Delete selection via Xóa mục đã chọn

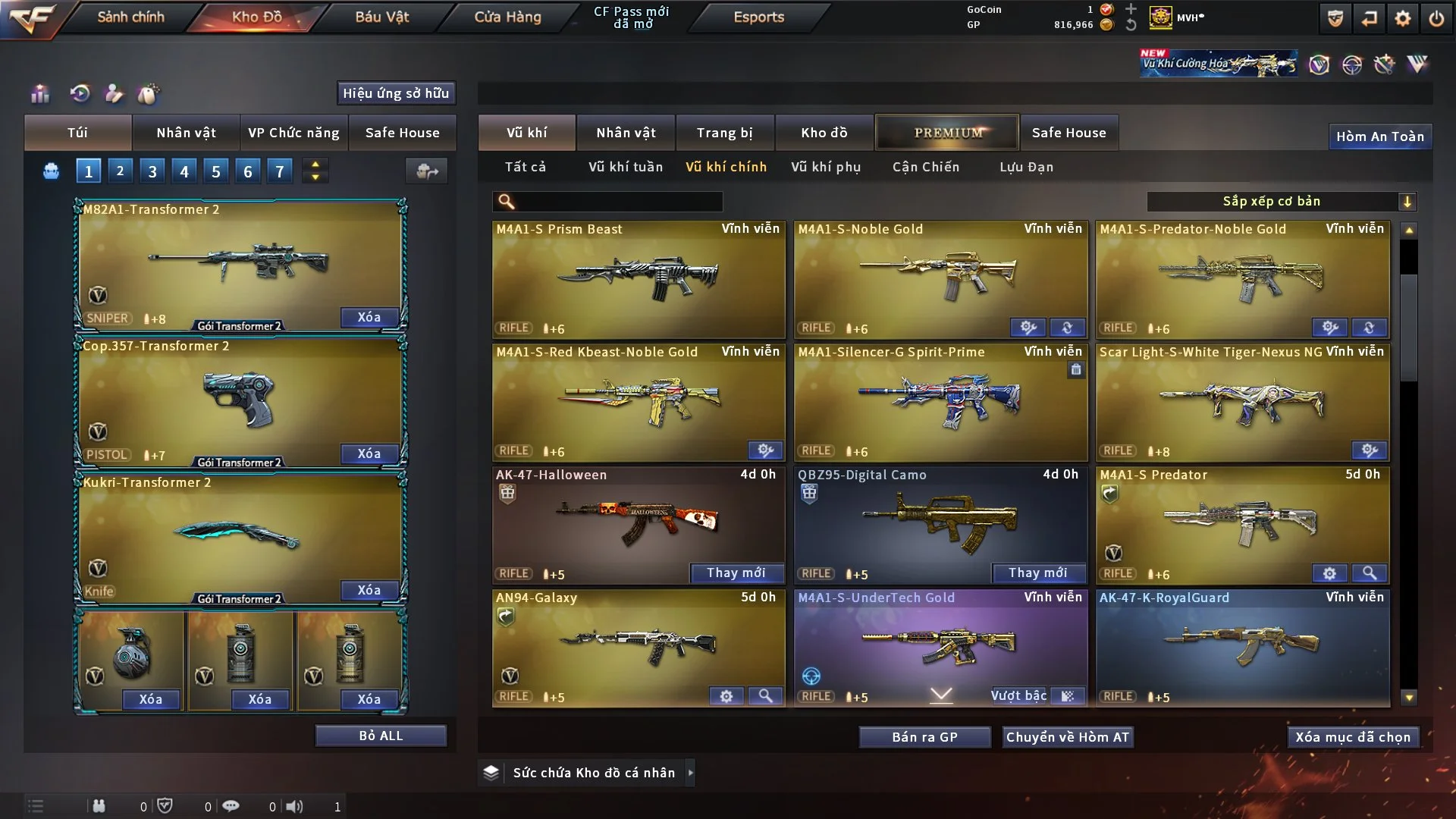tap(1353, 737)
